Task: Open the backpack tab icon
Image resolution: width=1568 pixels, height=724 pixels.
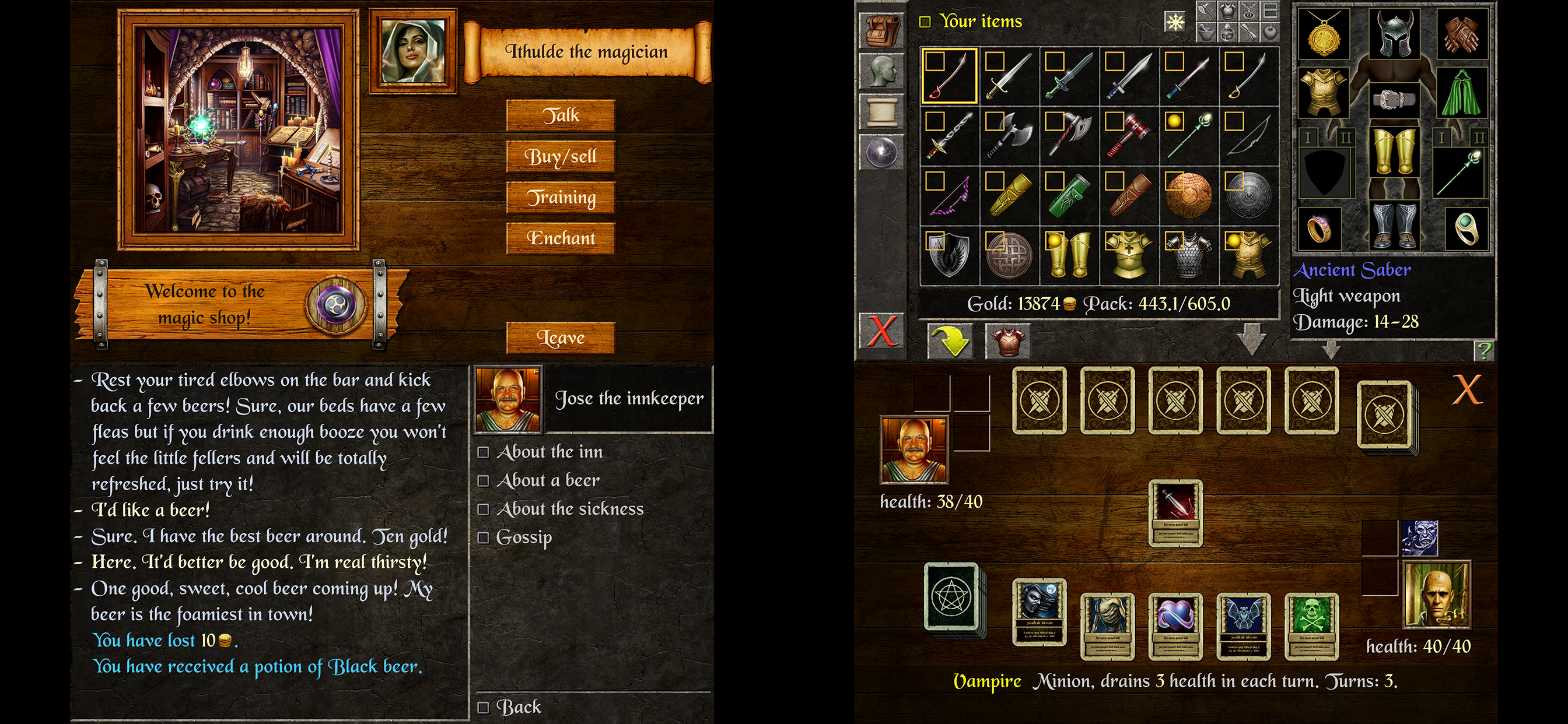Action: (x=881, y=30)
